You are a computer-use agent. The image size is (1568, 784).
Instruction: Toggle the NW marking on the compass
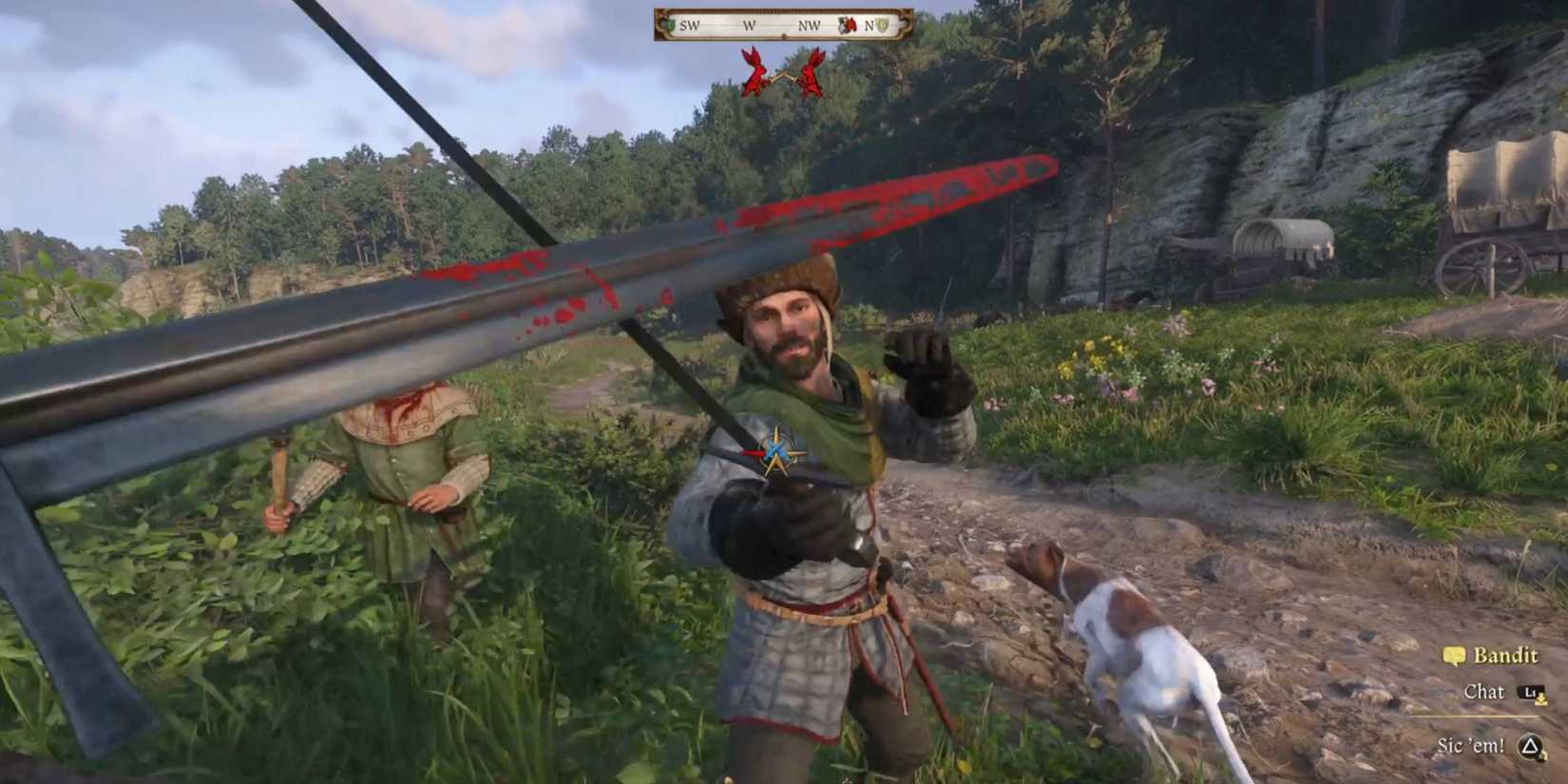(x=810, y=26)
